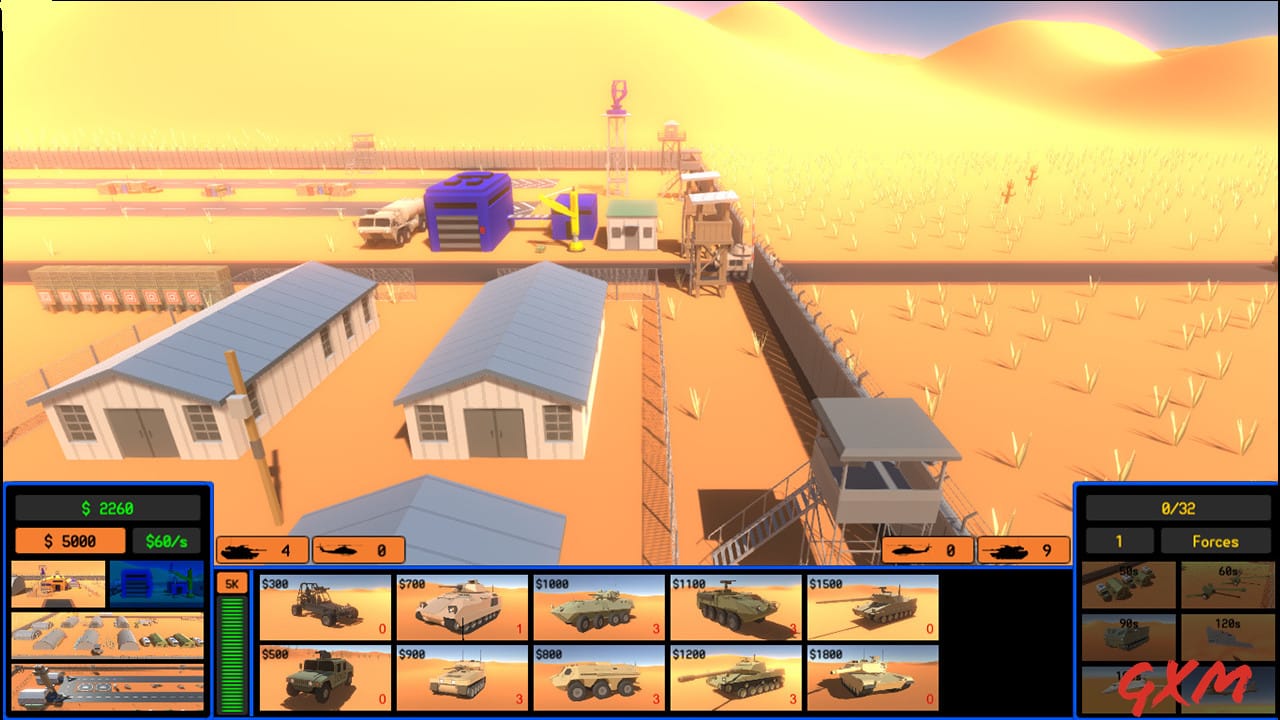Switch to the tent camp view
Image resolution: width=1280 pixels, height=720 pixels.
108,636
